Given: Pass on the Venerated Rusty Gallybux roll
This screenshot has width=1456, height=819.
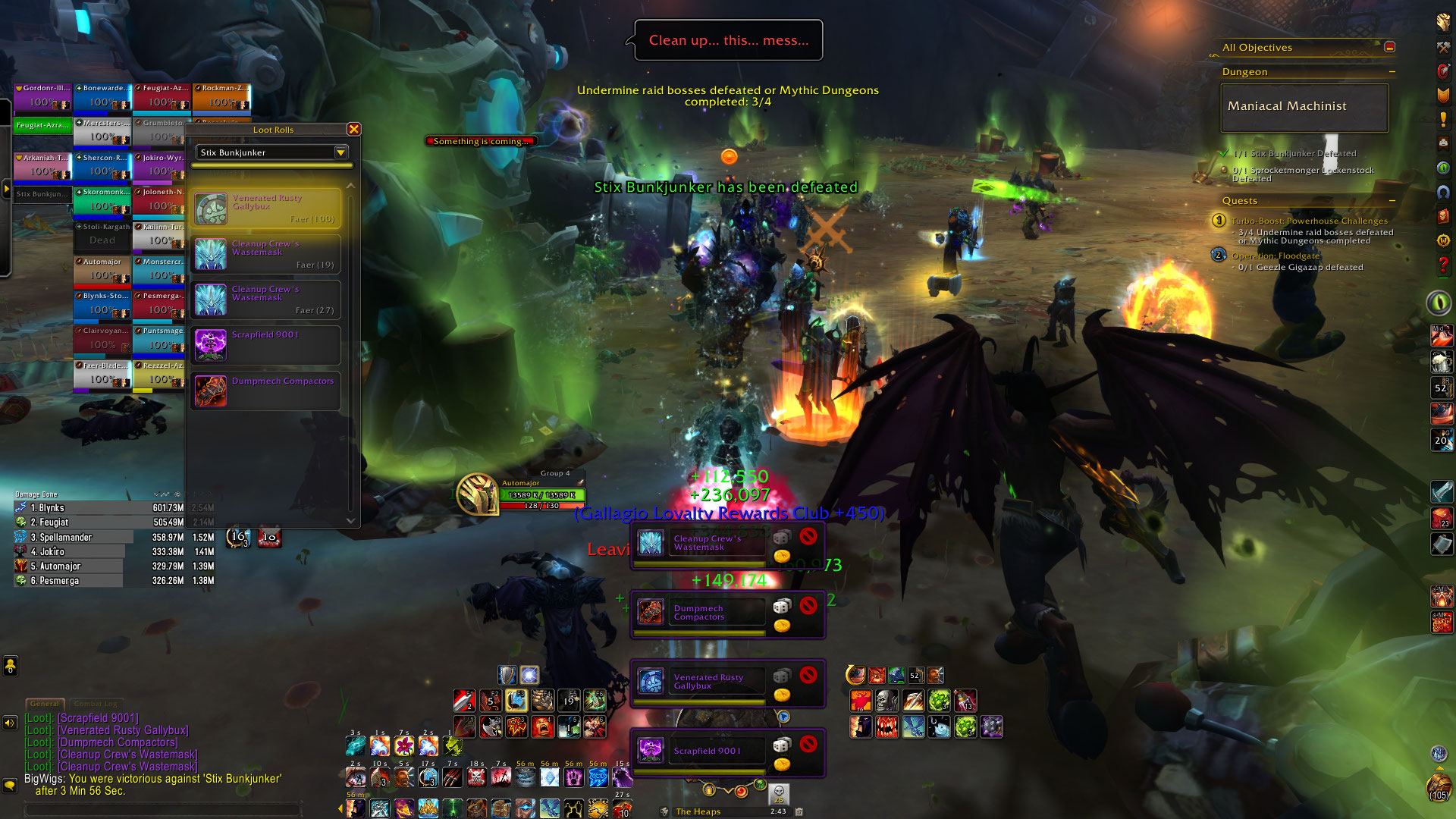Looking at the screenshot, I should (808, 675).
